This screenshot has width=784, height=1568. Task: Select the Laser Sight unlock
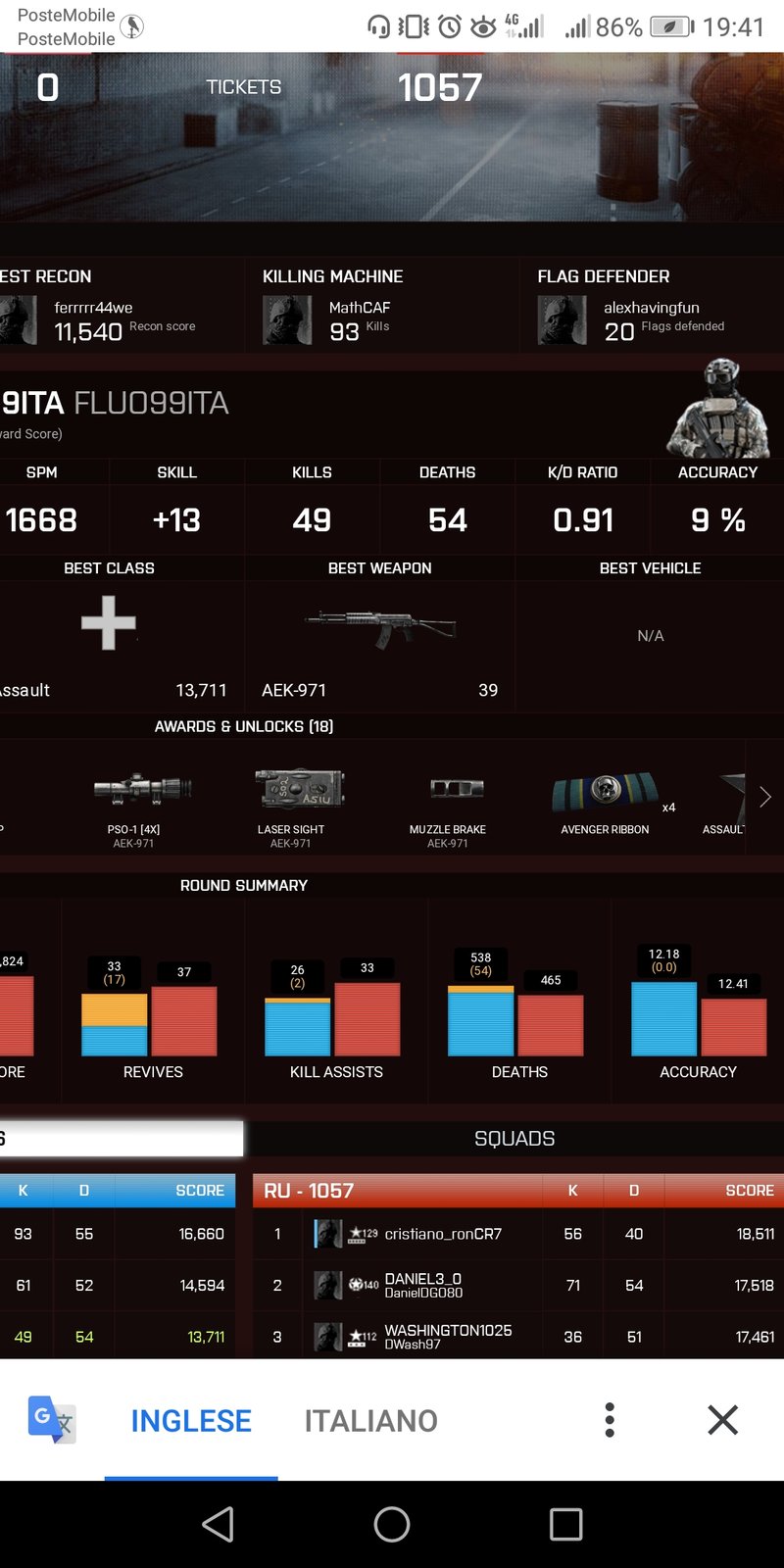pos(291,800)
